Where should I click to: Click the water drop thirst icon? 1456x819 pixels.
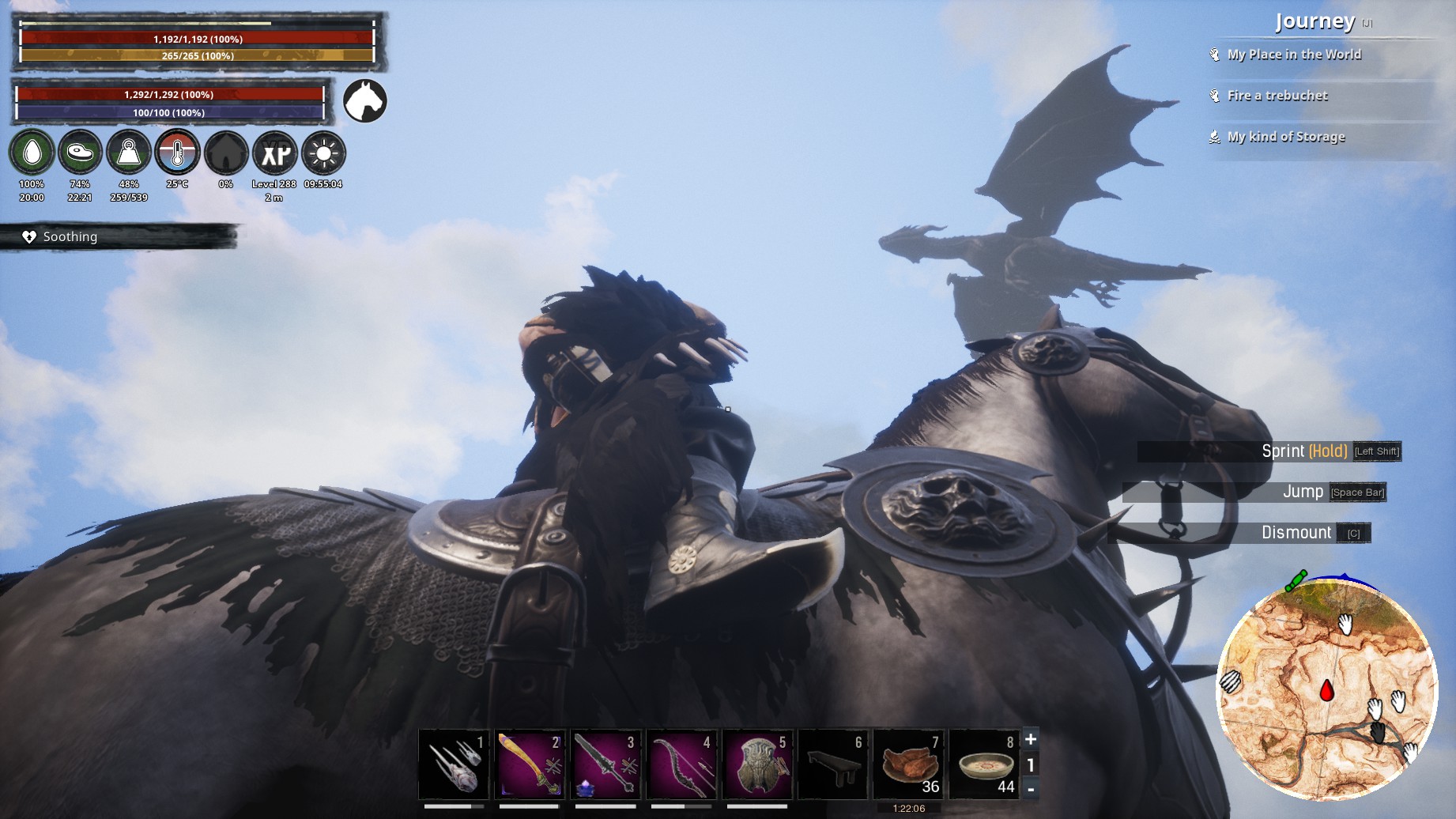click(32, 153)
